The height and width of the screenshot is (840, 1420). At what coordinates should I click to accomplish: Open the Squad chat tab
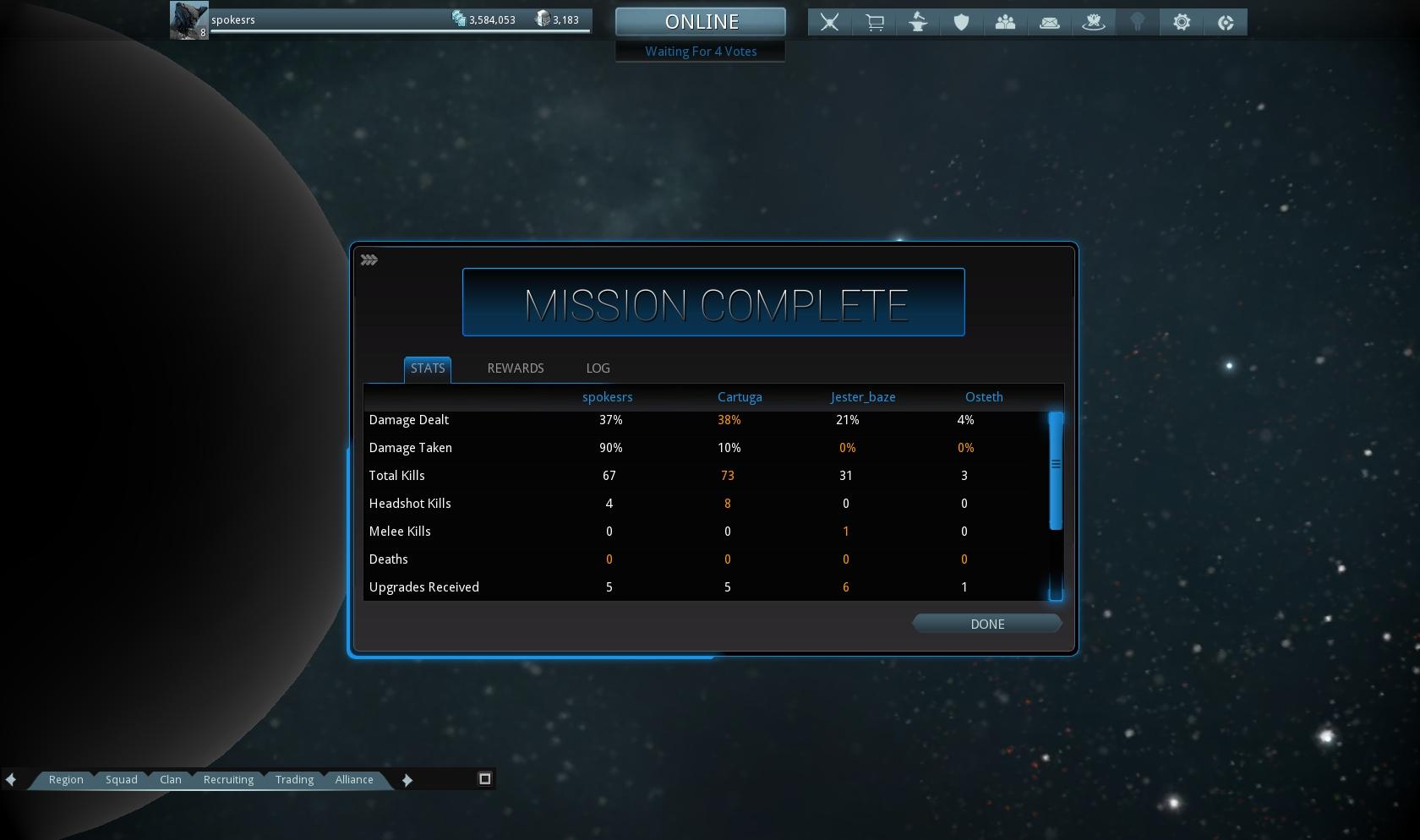click(x=121, y=779)
